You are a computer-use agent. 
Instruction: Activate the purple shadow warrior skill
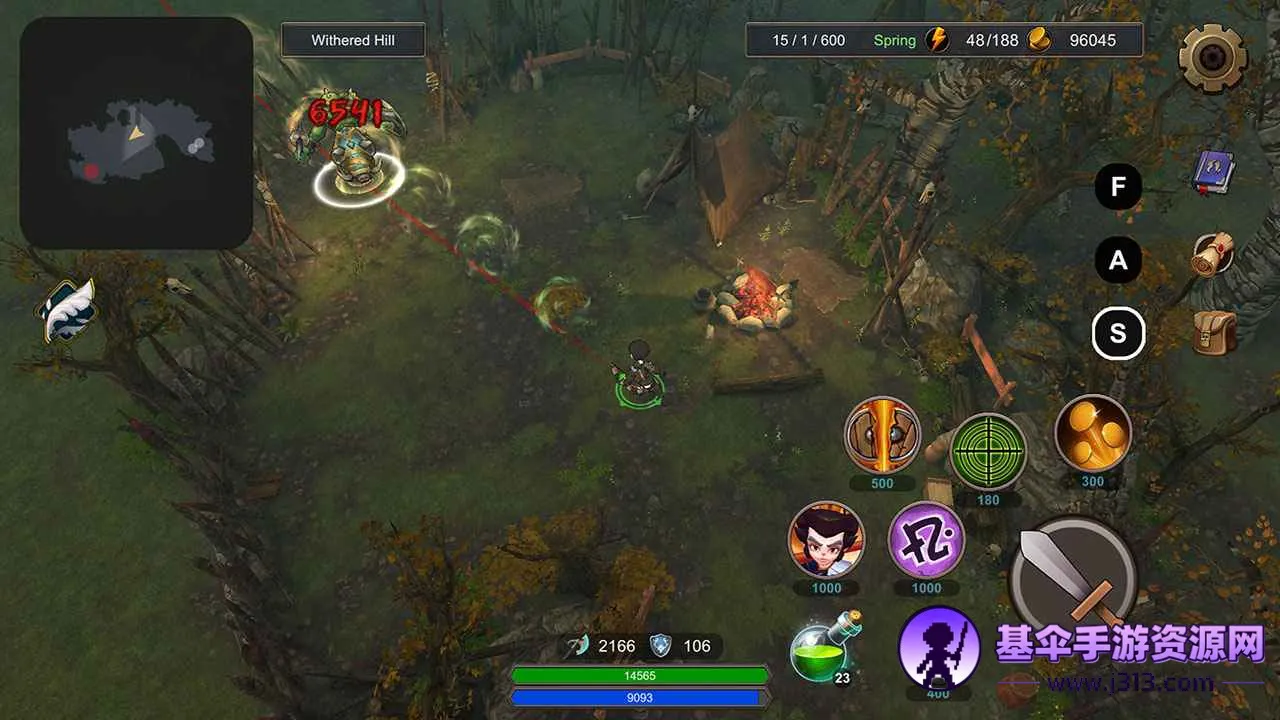(x=938, y=646)
